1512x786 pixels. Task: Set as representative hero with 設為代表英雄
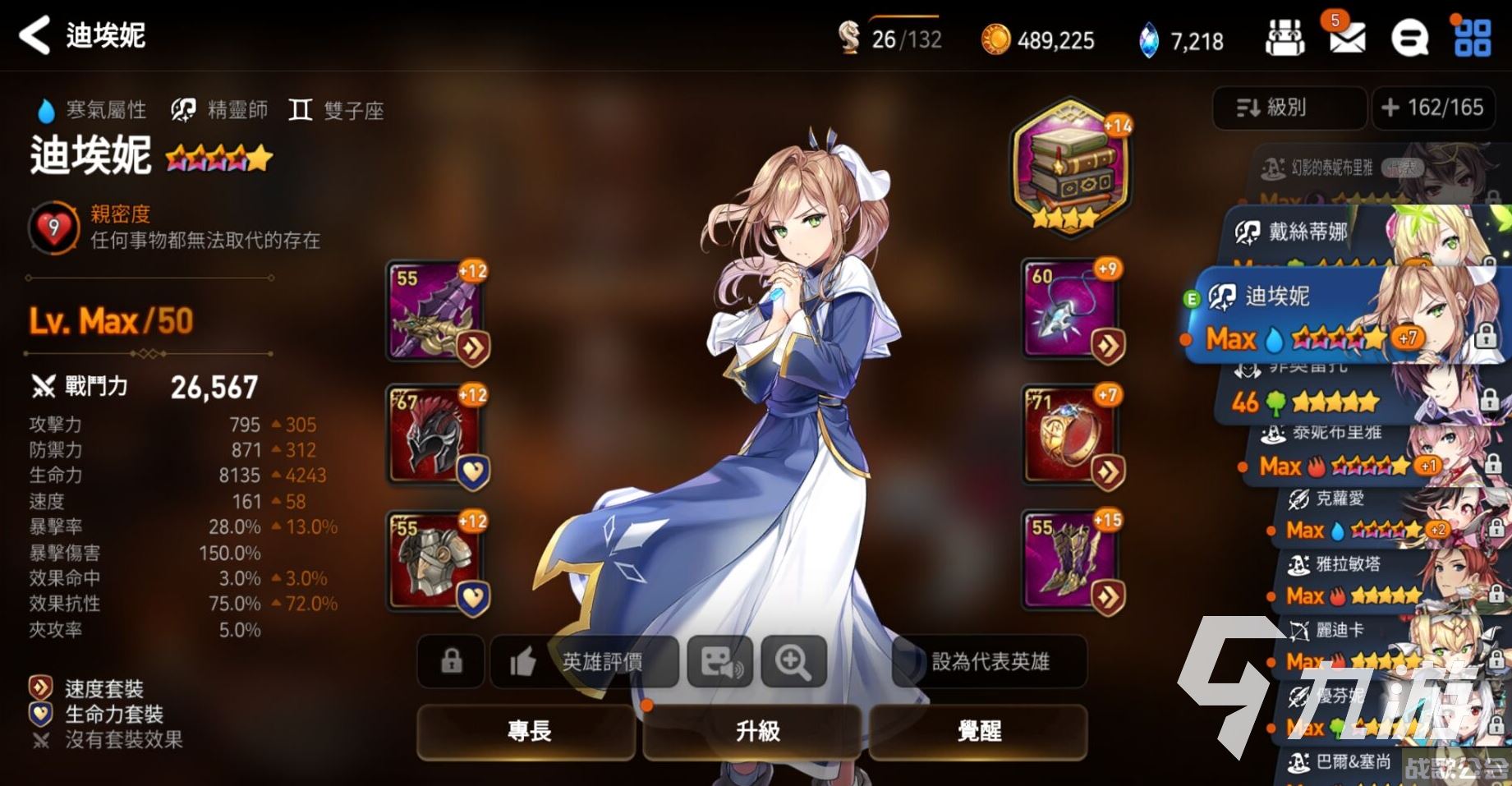pos(990,661)
